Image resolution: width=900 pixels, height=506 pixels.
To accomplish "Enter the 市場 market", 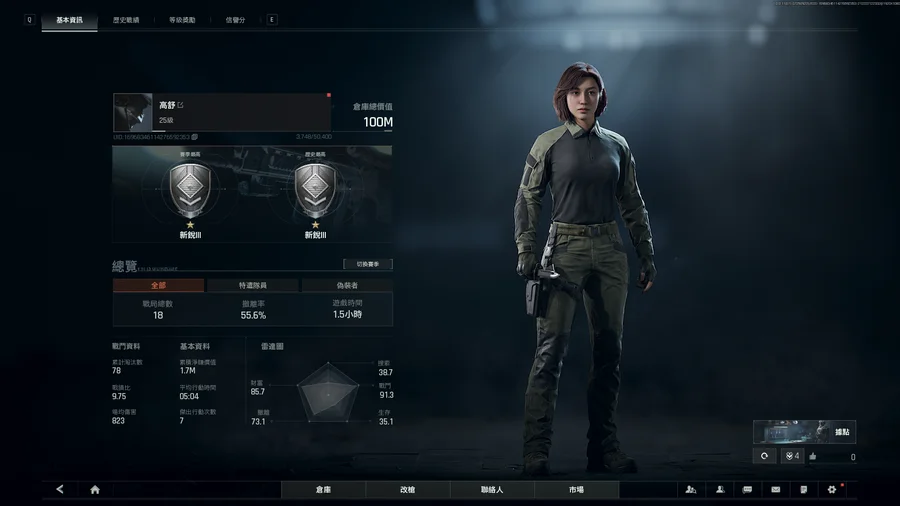I will pyautogui.click(x=576, y=490).
